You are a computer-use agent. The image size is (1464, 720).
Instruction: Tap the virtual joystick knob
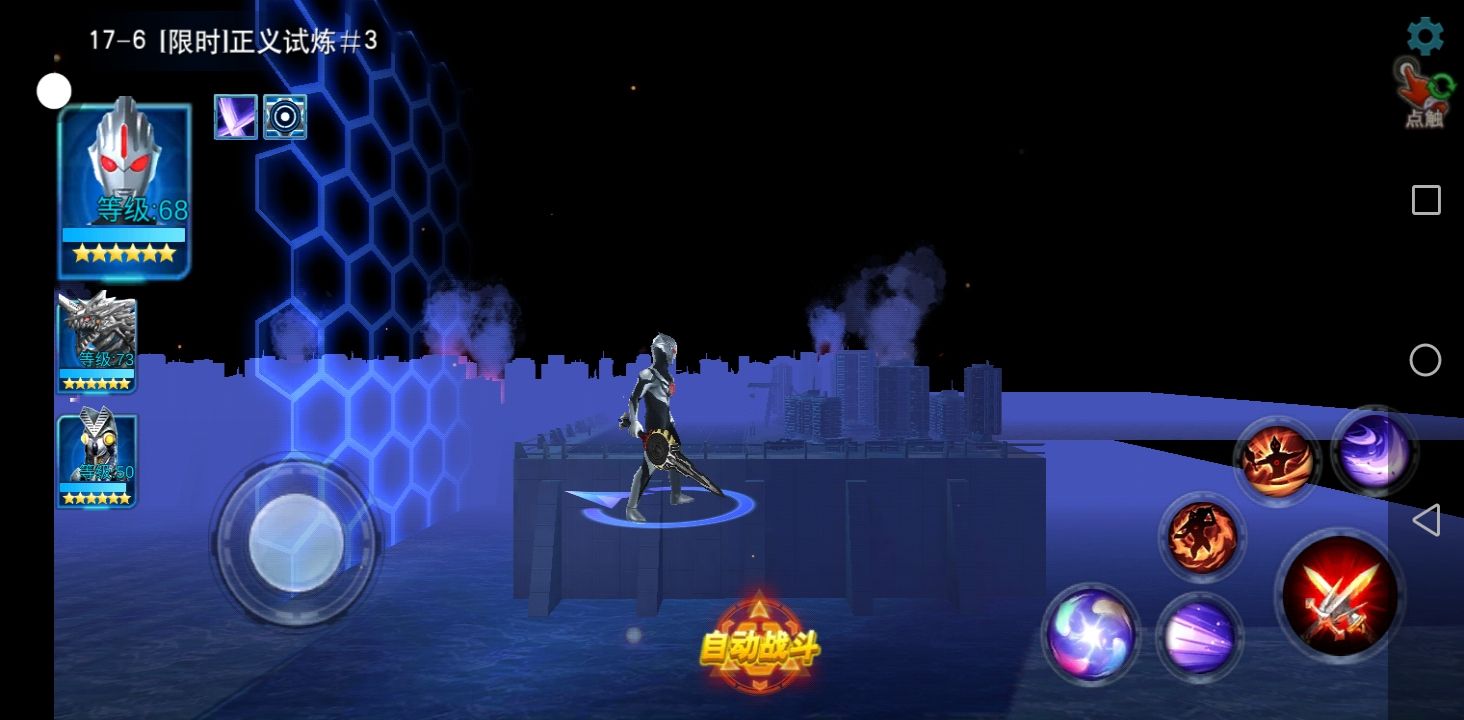point(296,541)
